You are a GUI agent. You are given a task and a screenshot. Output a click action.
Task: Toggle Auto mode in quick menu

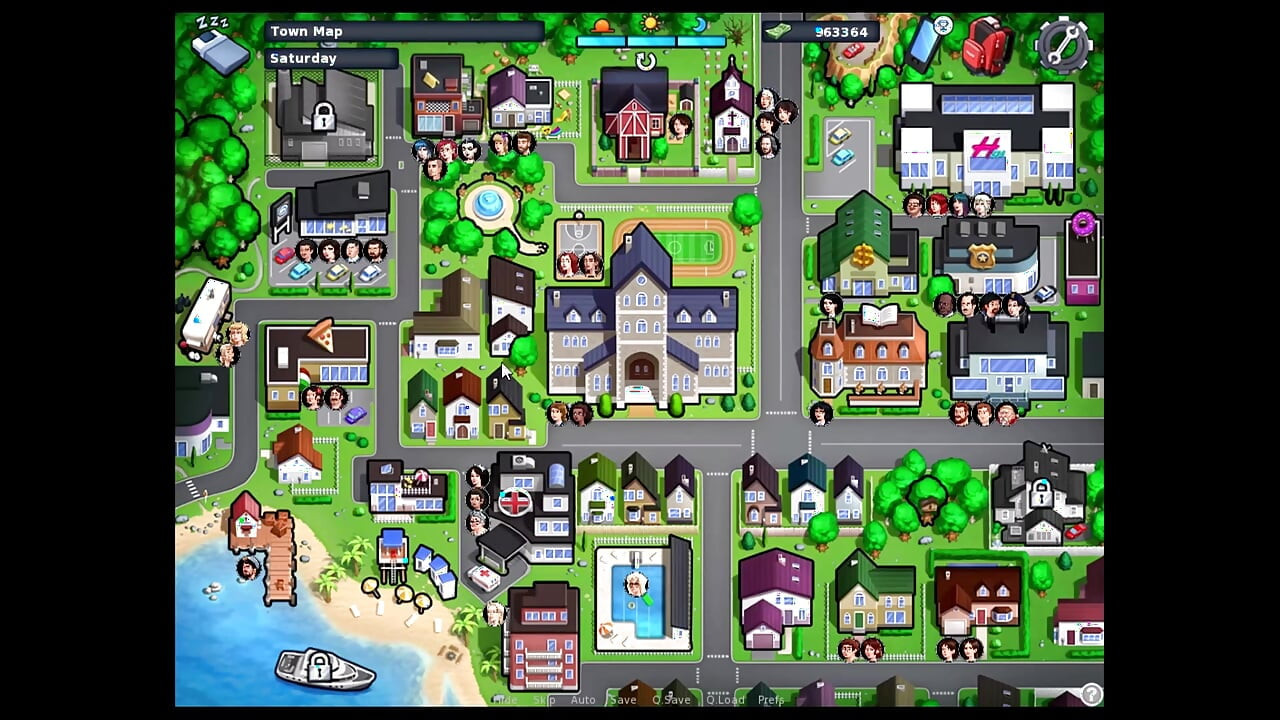tap(583, 700)
